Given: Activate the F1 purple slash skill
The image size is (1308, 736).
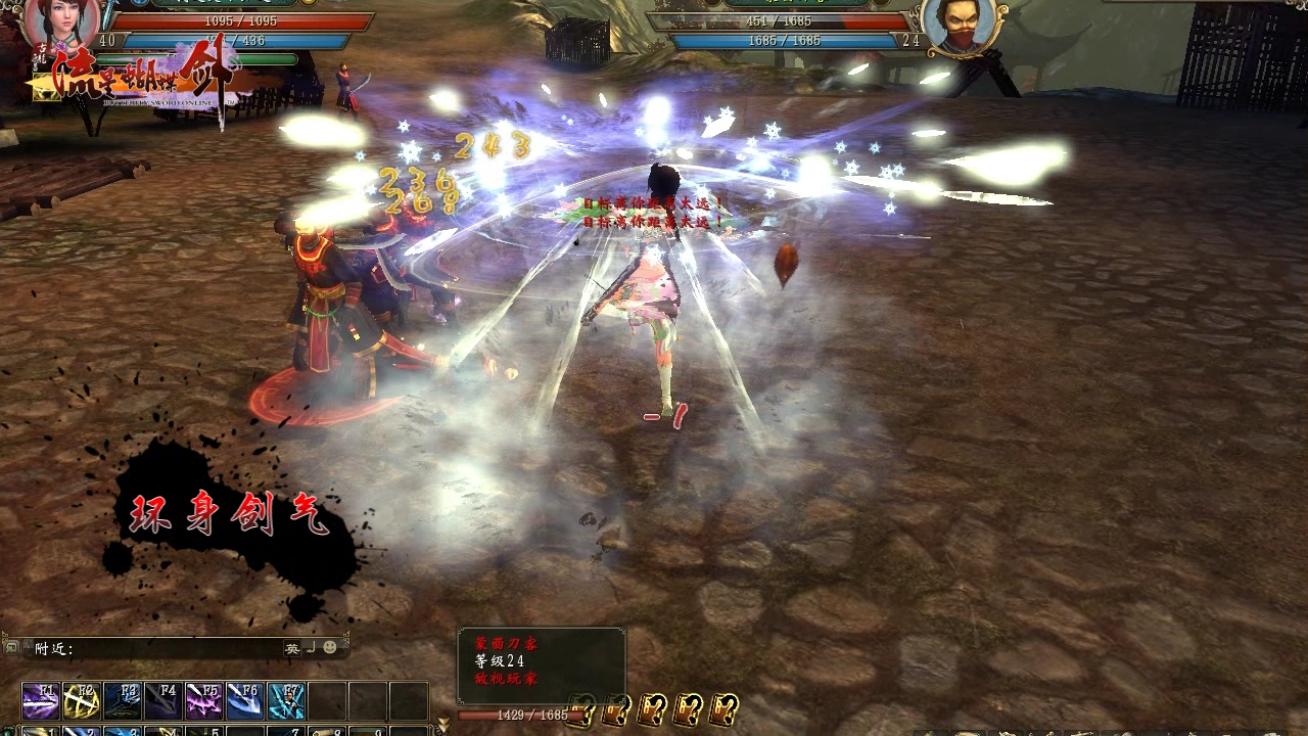Looking at the screenshot, I should tap(41, 701).
